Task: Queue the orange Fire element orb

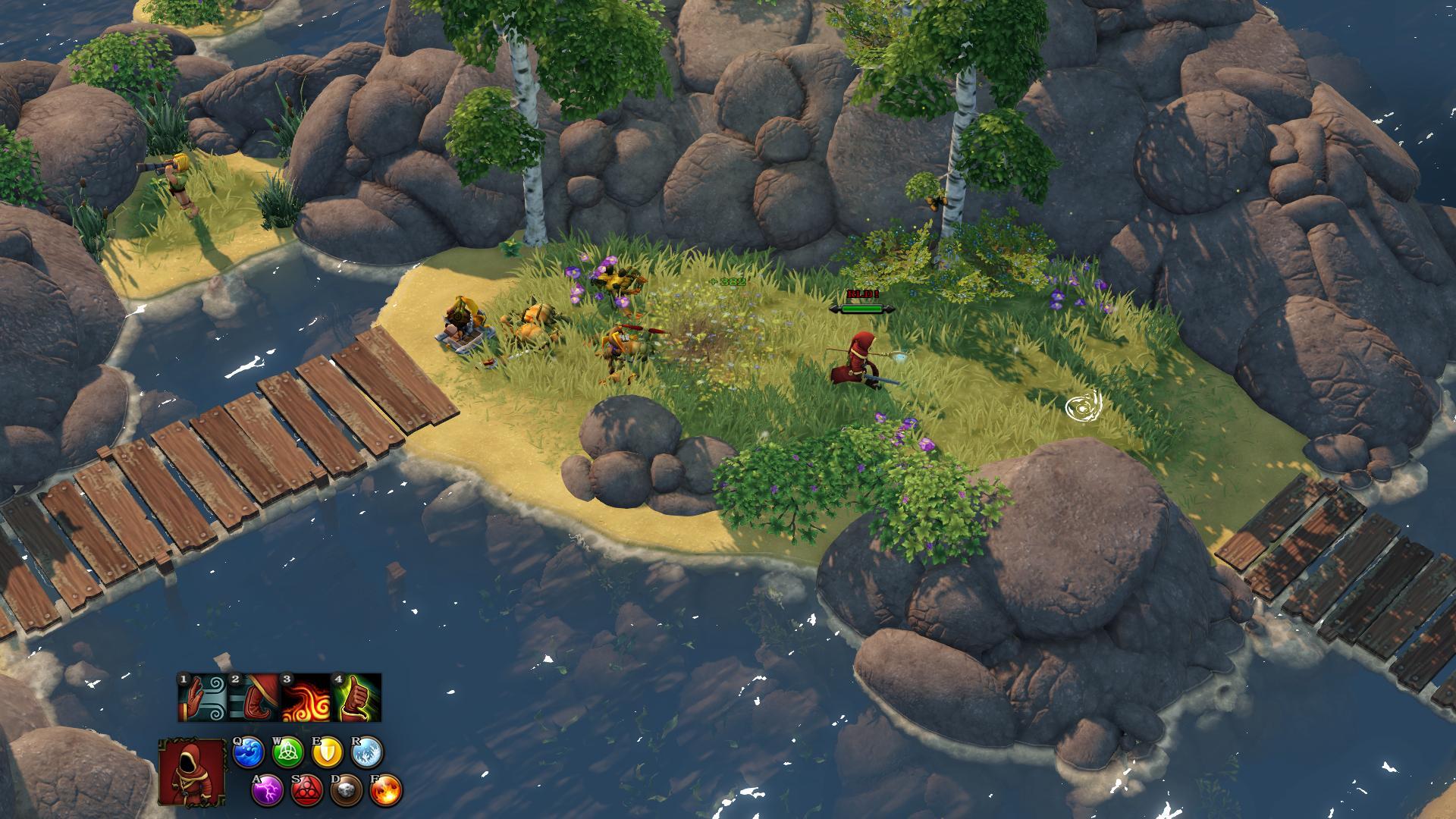Action: (x=387, y=791)
